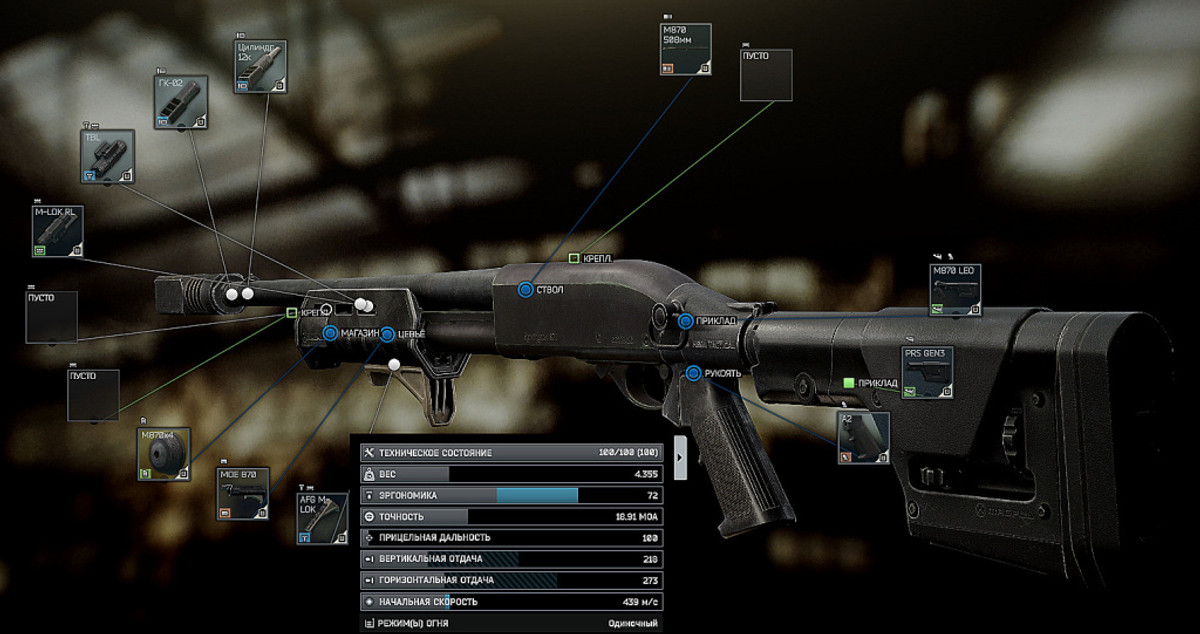Activate the МАГАЗИН mount node
1200x634 pixels.
(331, 333)
